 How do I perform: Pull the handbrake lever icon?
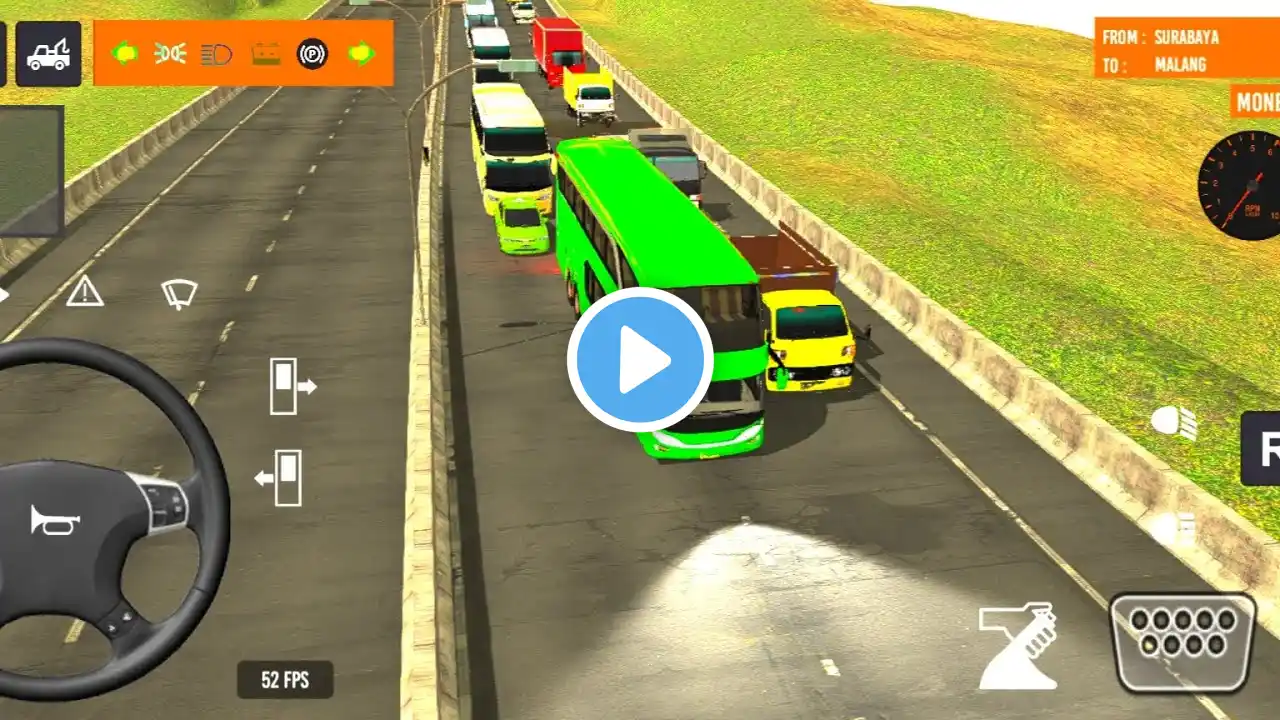(x=1017, y=646)
